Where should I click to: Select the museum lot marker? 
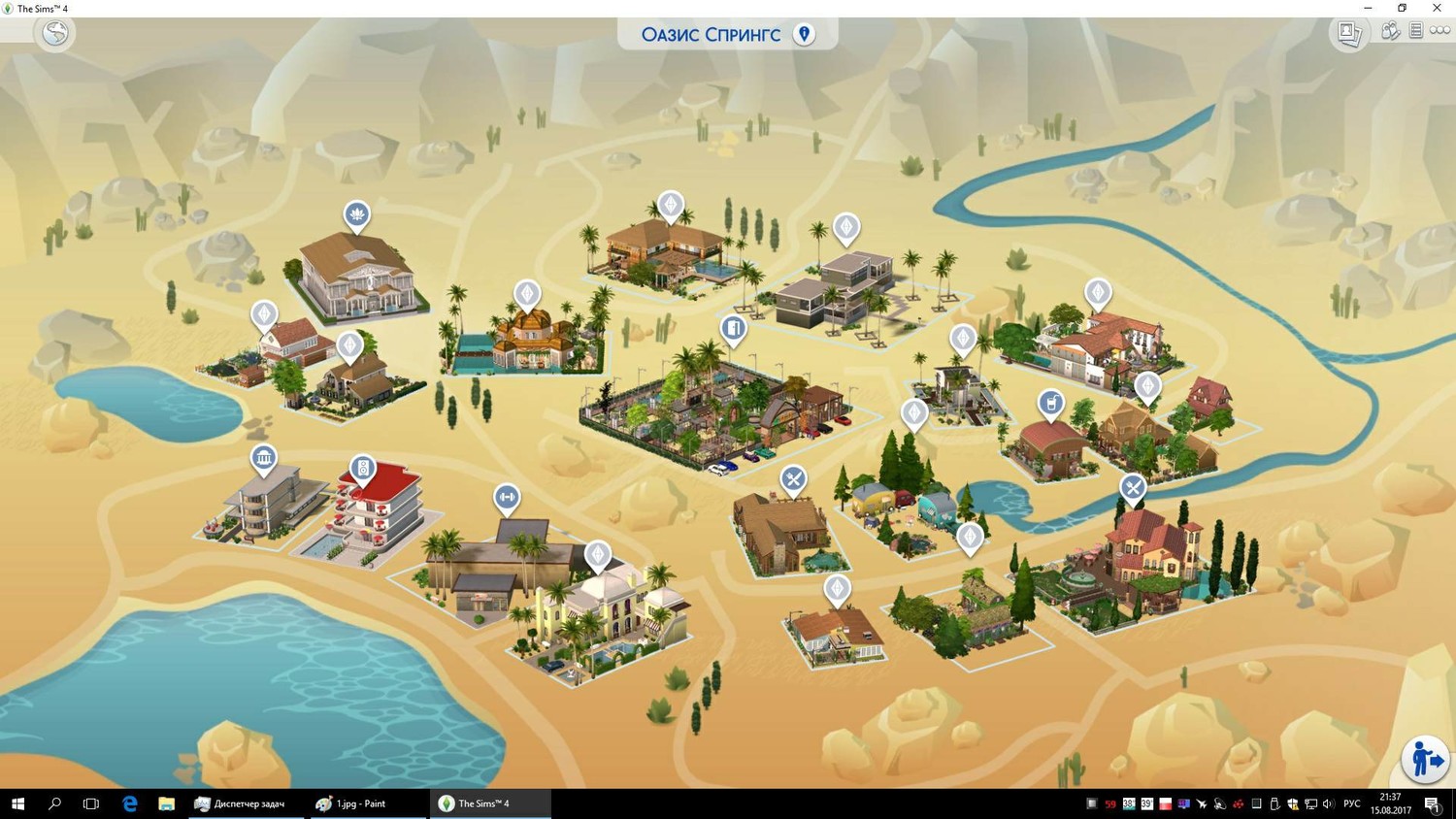click(x=263, y=457)
